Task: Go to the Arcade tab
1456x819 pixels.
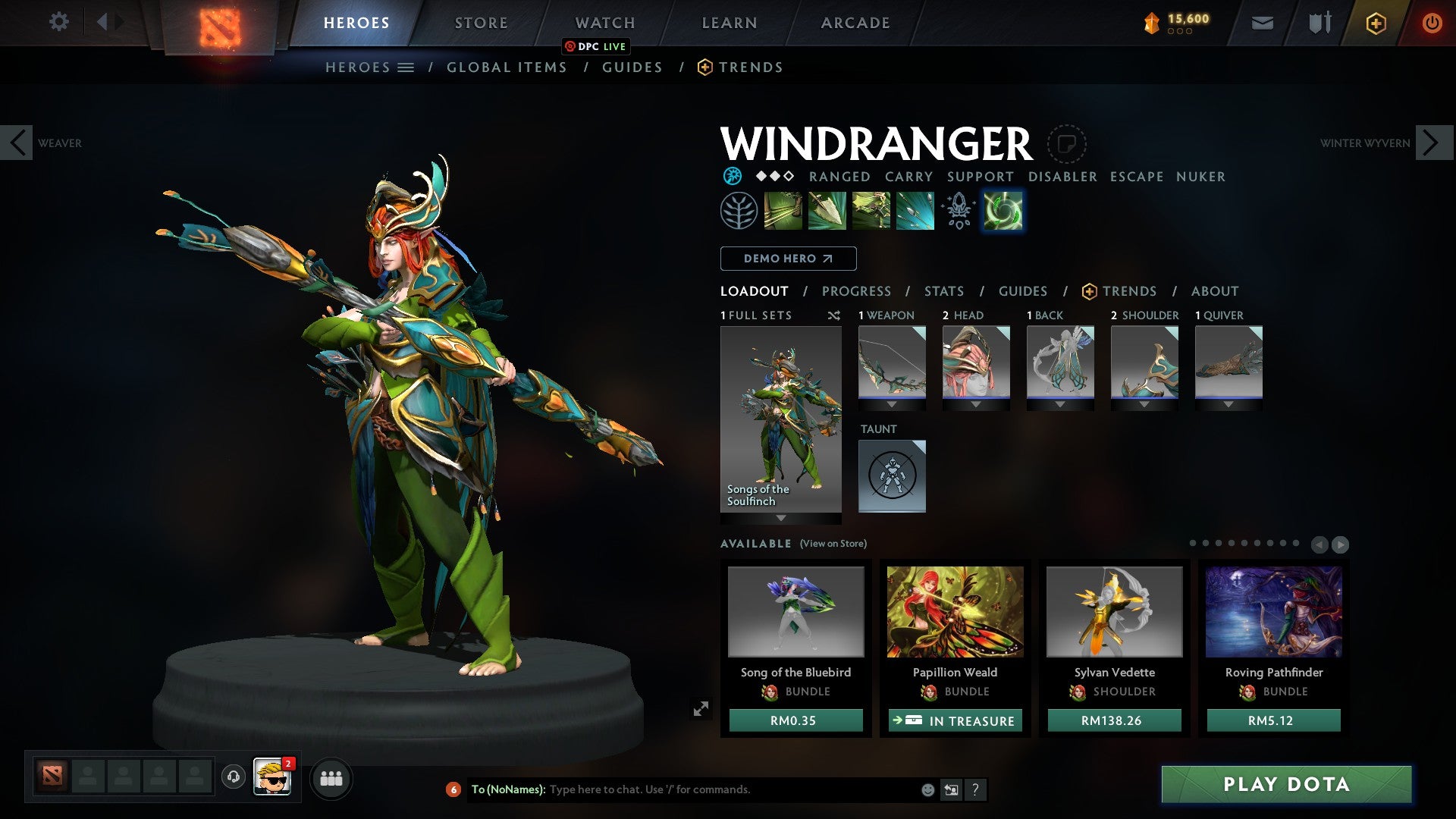Action: point(855,23)
